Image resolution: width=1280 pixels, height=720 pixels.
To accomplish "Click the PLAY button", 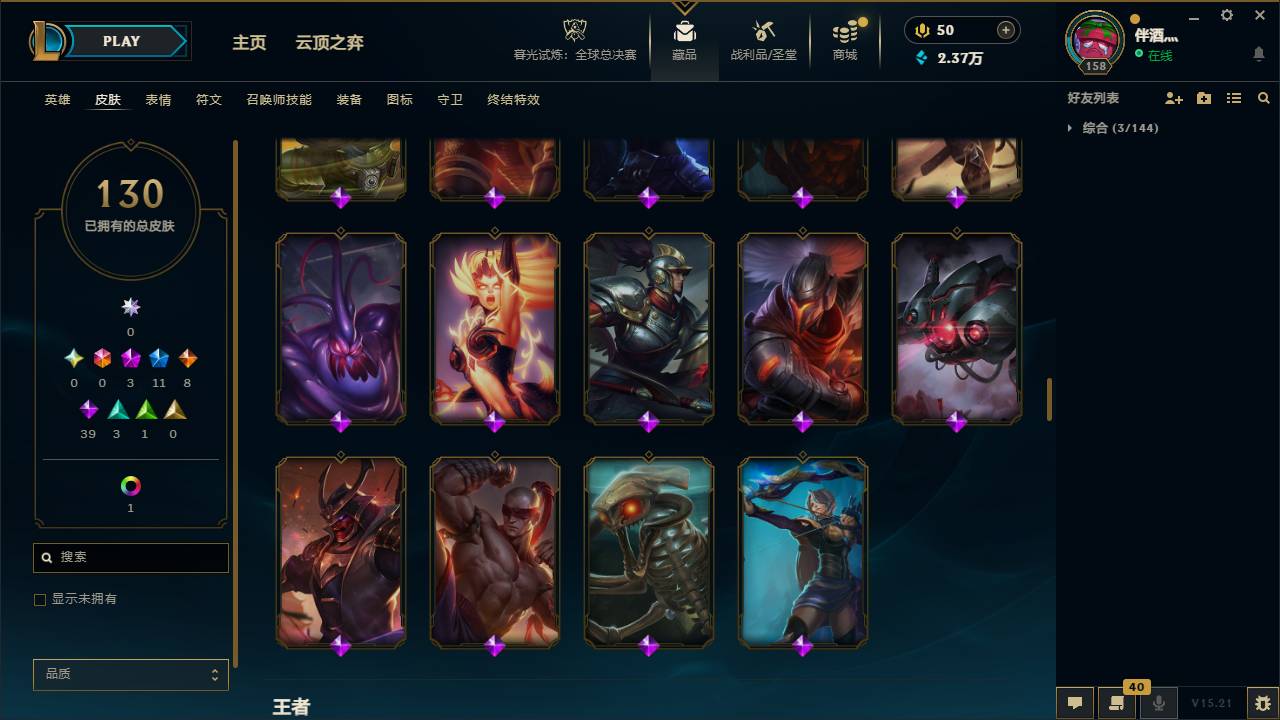I will click(120, 41).
